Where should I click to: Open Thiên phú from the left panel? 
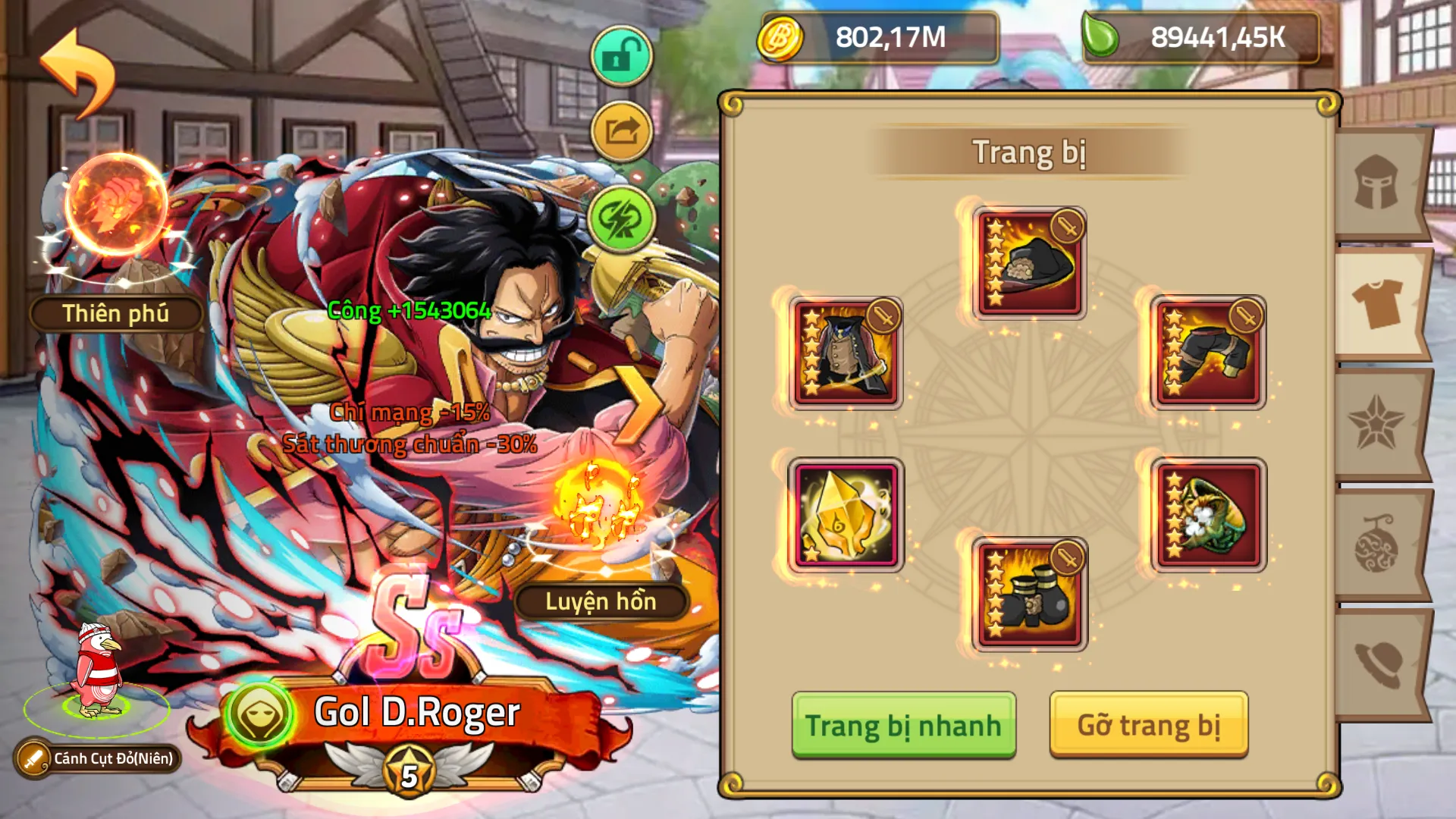point(118,312)
